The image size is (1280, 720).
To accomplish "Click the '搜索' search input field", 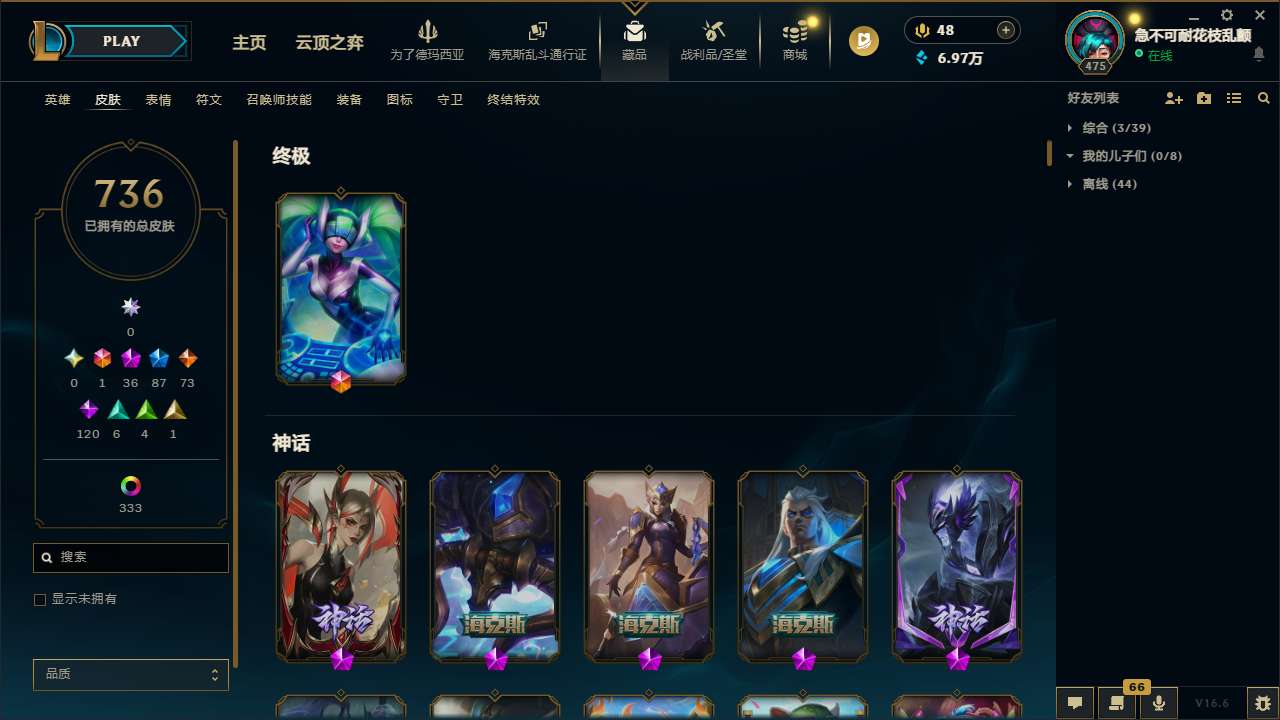I will click(130, 558).
